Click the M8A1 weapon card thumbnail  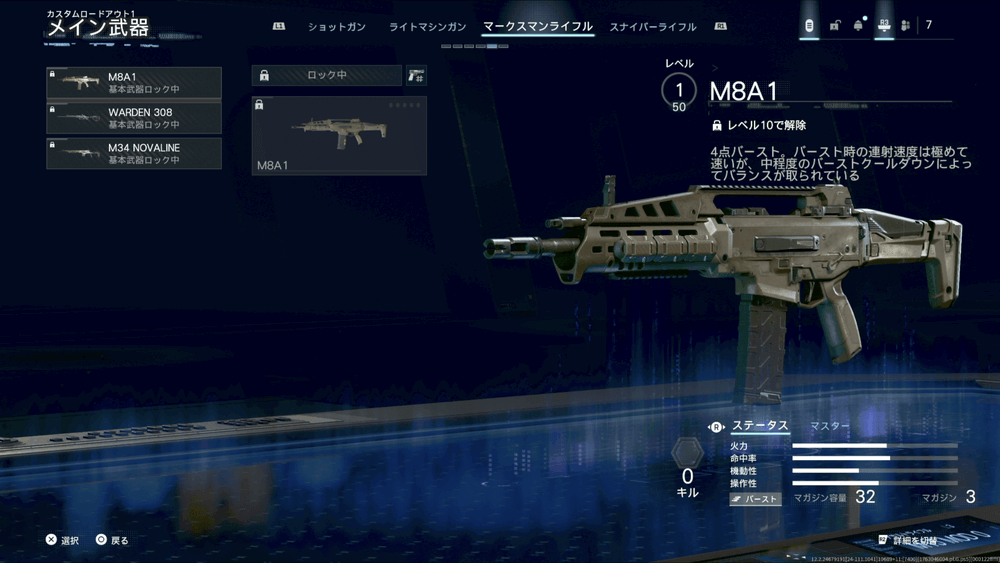(x=339, y=136)
